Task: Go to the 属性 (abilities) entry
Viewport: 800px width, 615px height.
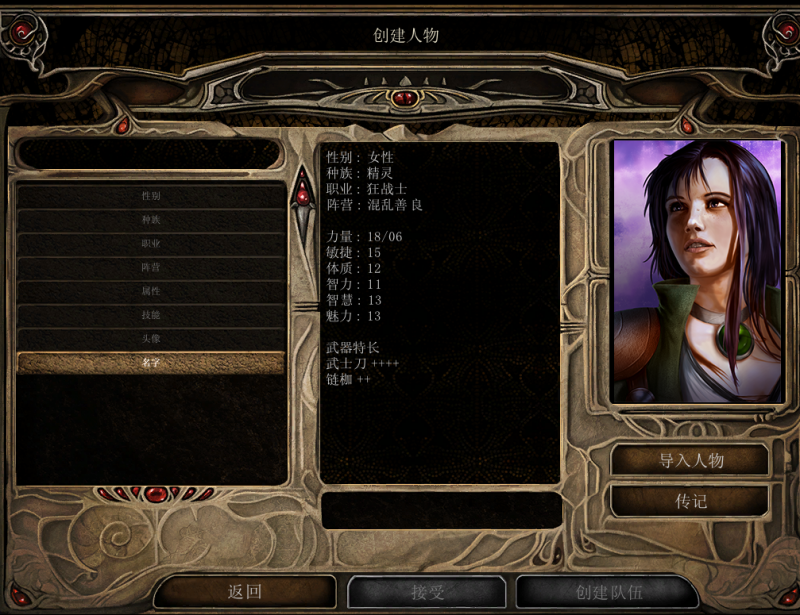Action: click(x=151, y=291)
